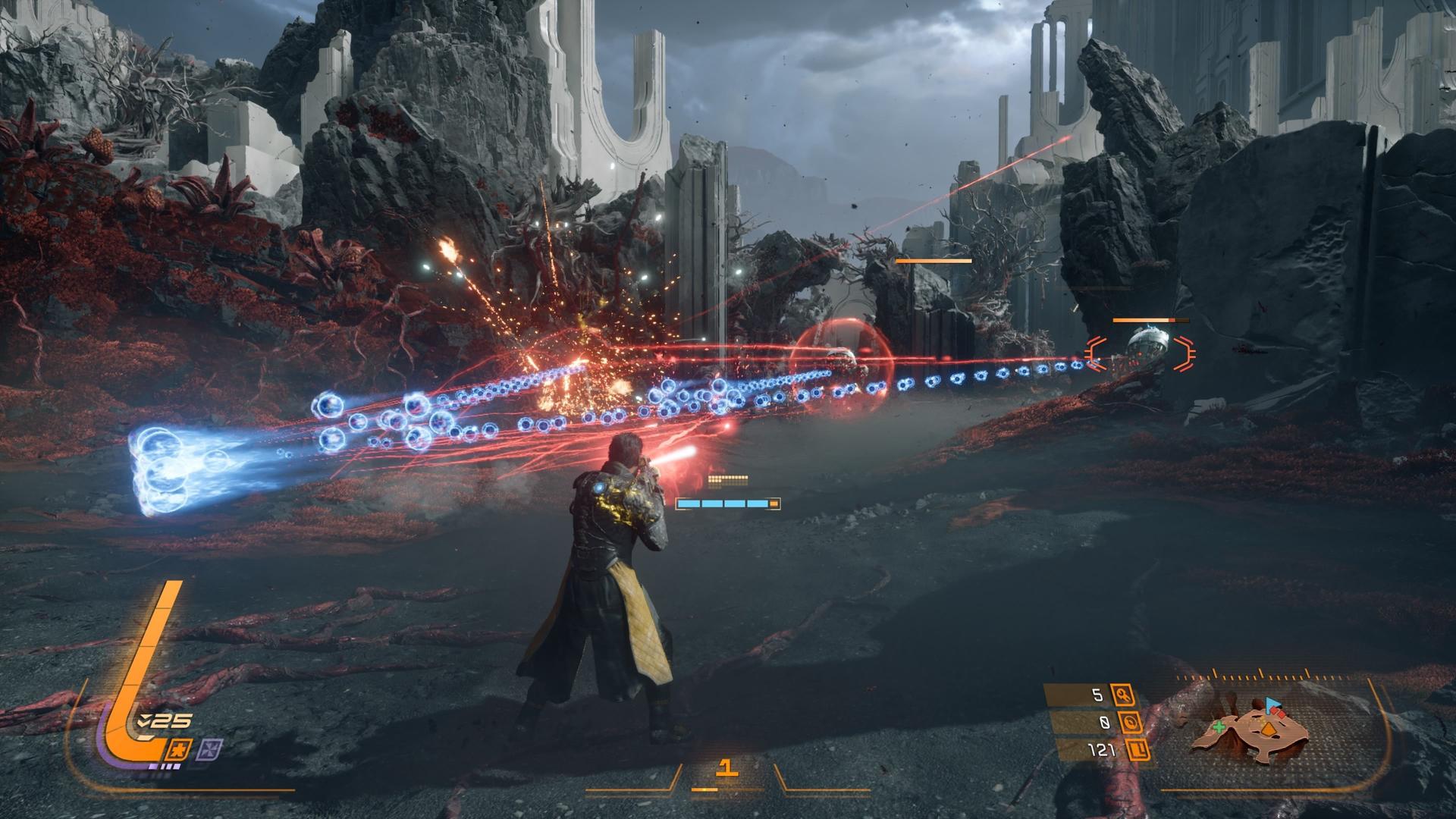The height and width of the screenshot is (819, 1456).
Task: Click the red diamond enemies on the minimap
Action: tap(1278, 714)
